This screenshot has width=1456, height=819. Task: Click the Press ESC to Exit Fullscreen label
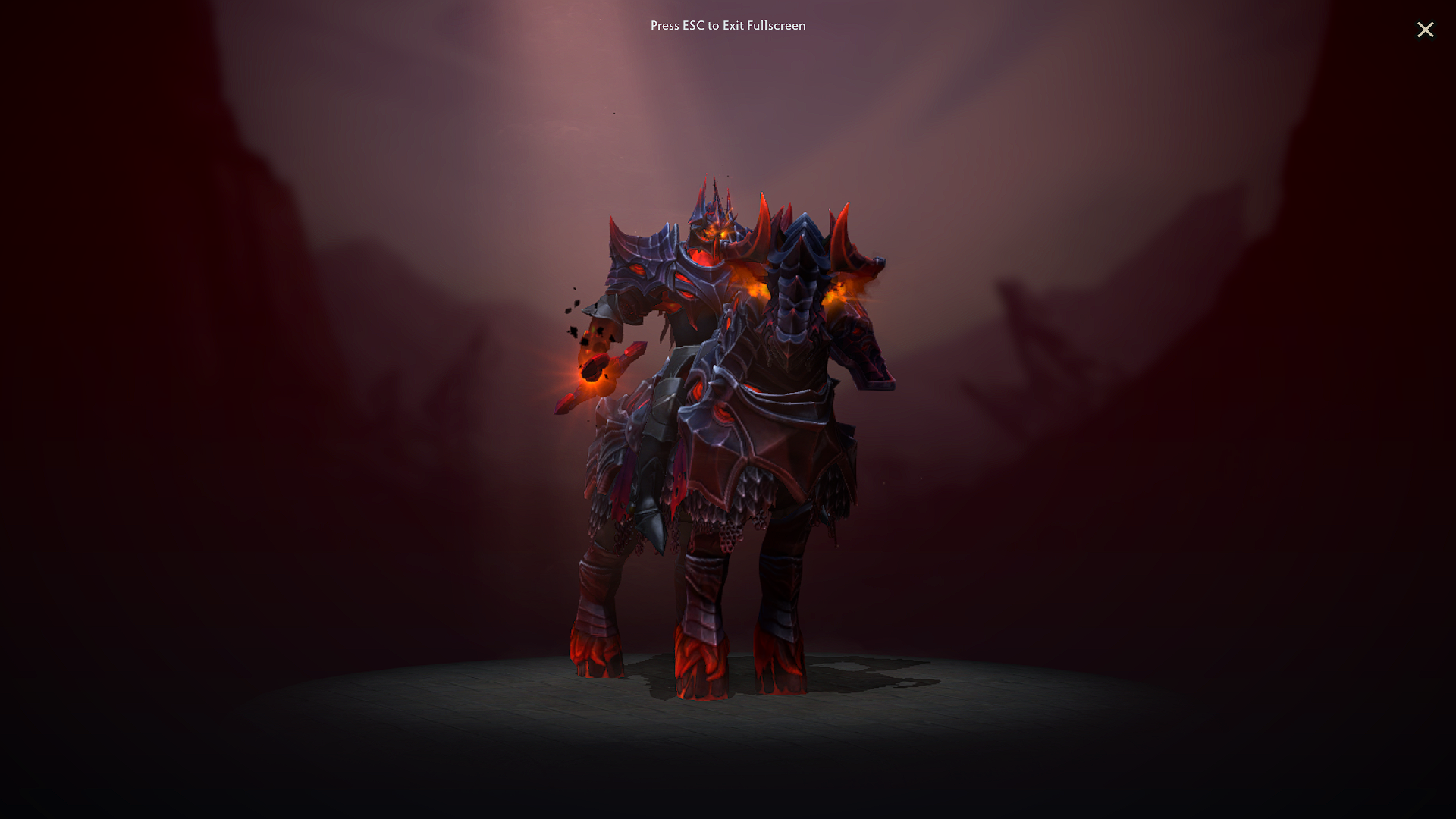click(x=727, y=25)
